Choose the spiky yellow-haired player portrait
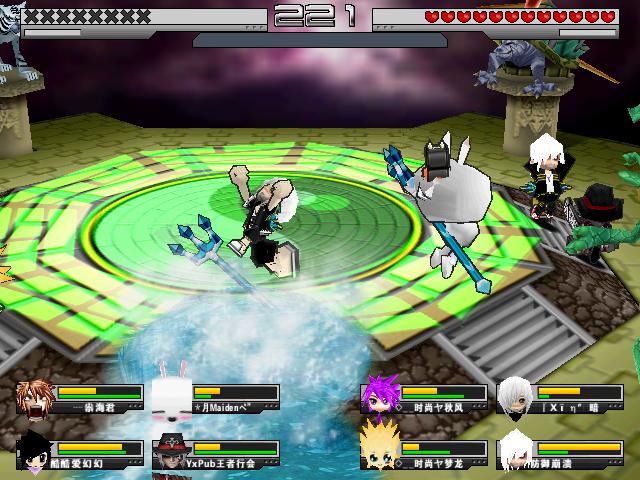Viewport: 640px width, 480px height. (x=378, y=452)
